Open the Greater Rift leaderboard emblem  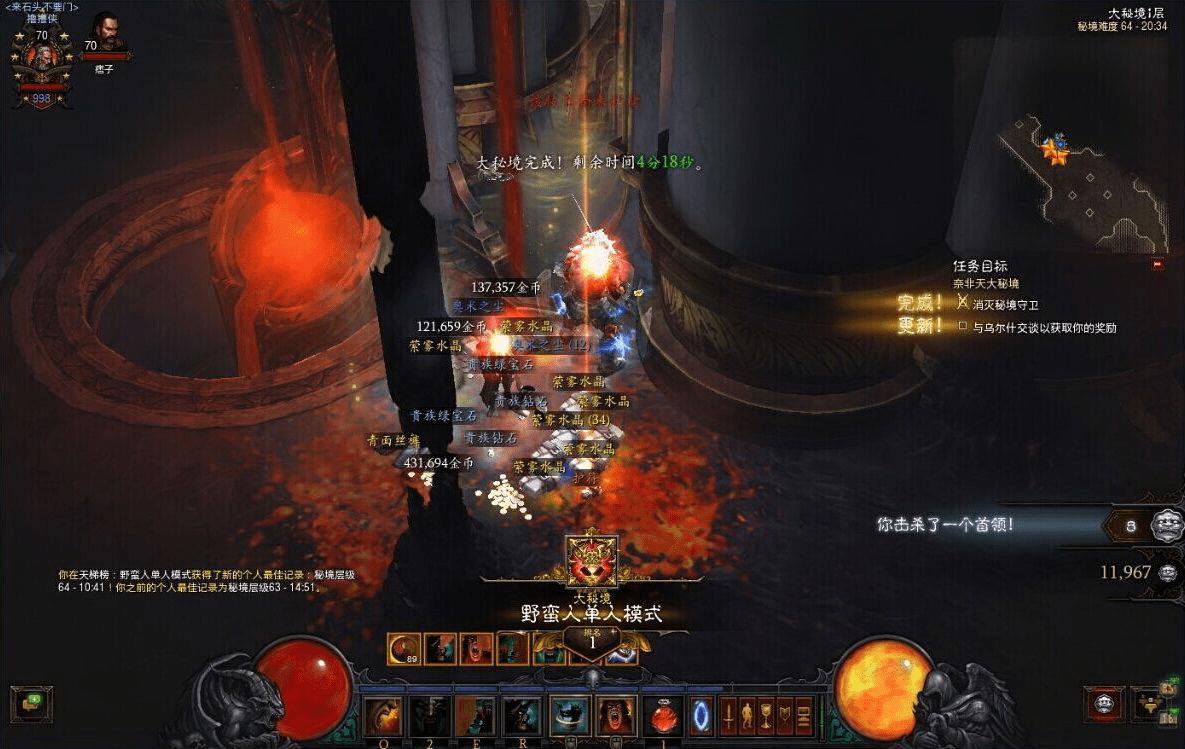(592, 560)
